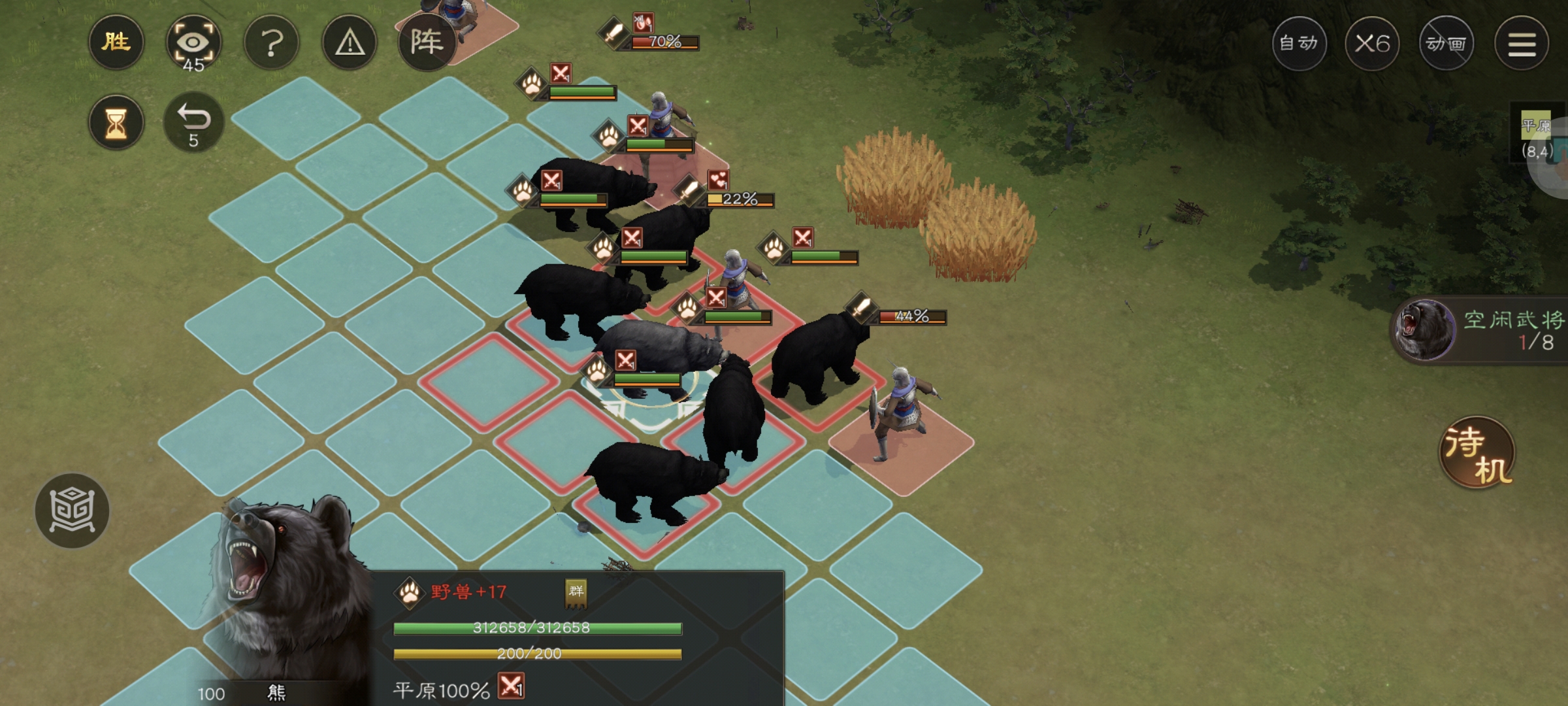Change the X6 battle speed
The height and width of the screenshot is (706, 1568).
[x=1372, y=44]
